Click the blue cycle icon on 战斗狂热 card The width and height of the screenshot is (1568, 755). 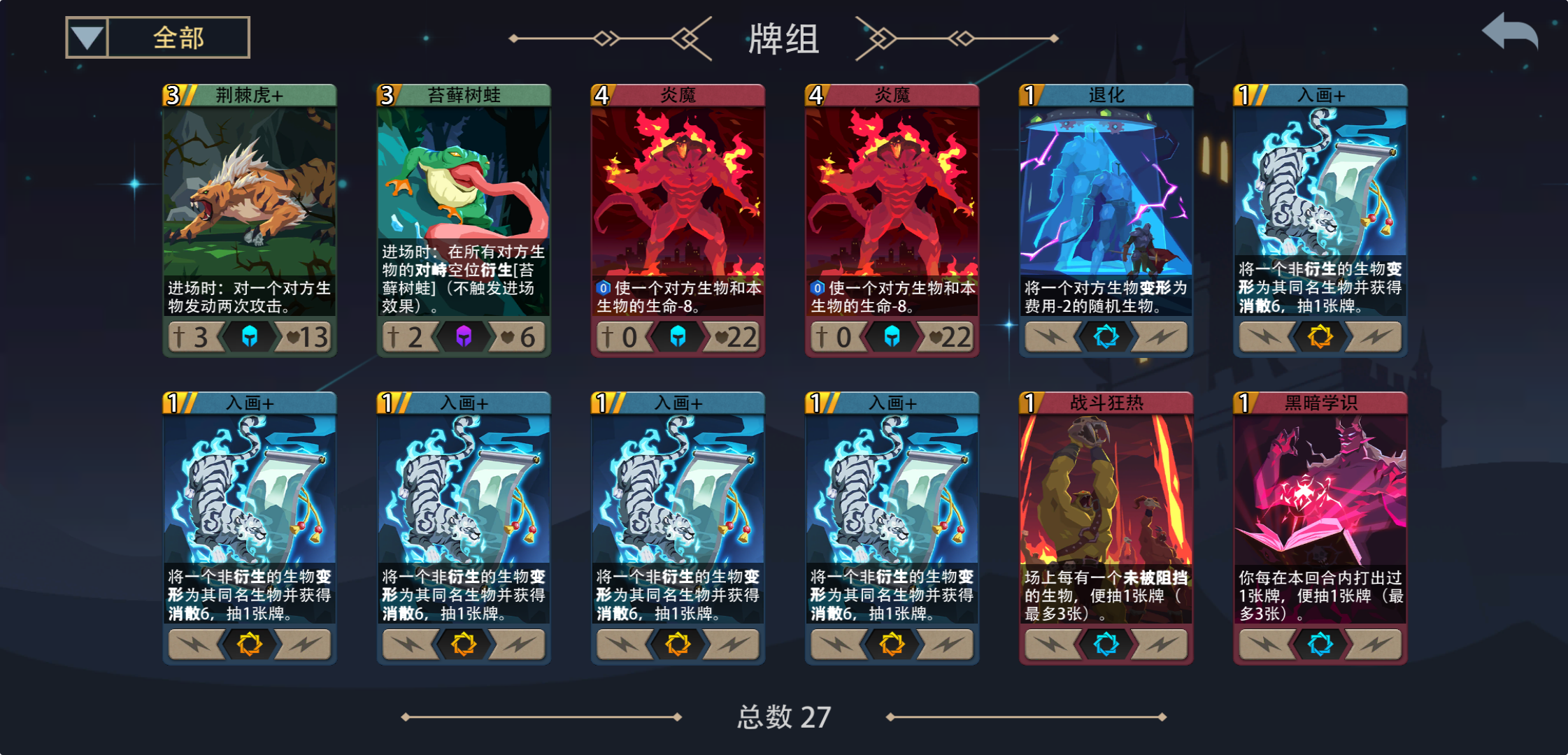click(x=1106, y=643)
